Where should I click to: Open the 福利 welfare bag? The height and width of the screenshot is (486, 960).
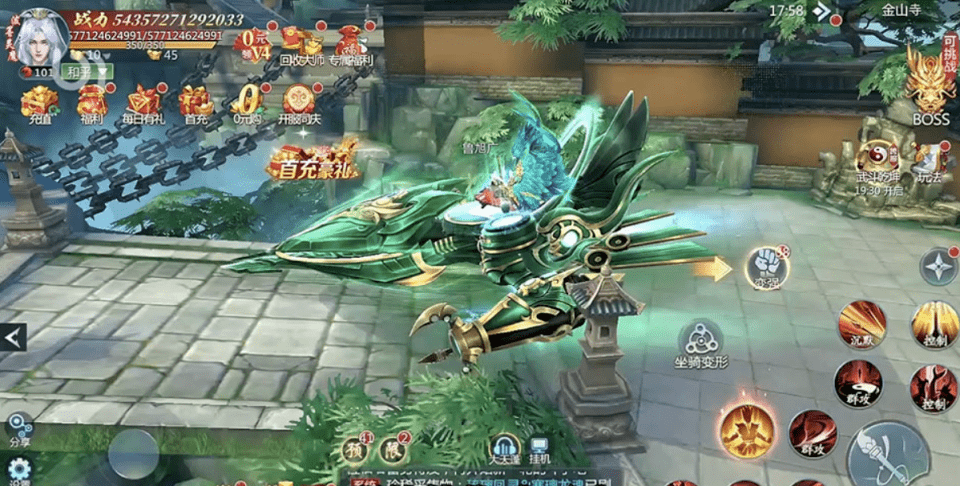pyautogui.click(x=92, y=103)
